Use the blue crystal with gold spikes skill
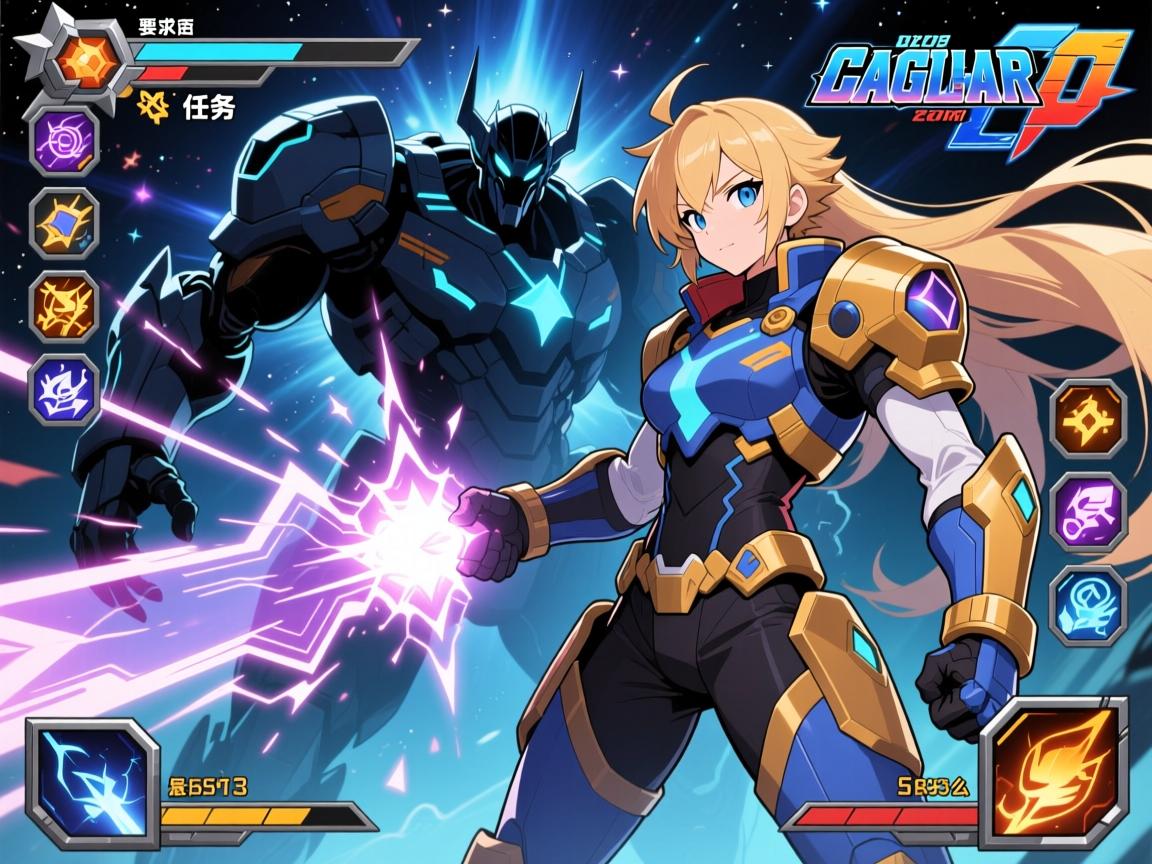This screenshot has width=1152, height=864. pos(65,224)
